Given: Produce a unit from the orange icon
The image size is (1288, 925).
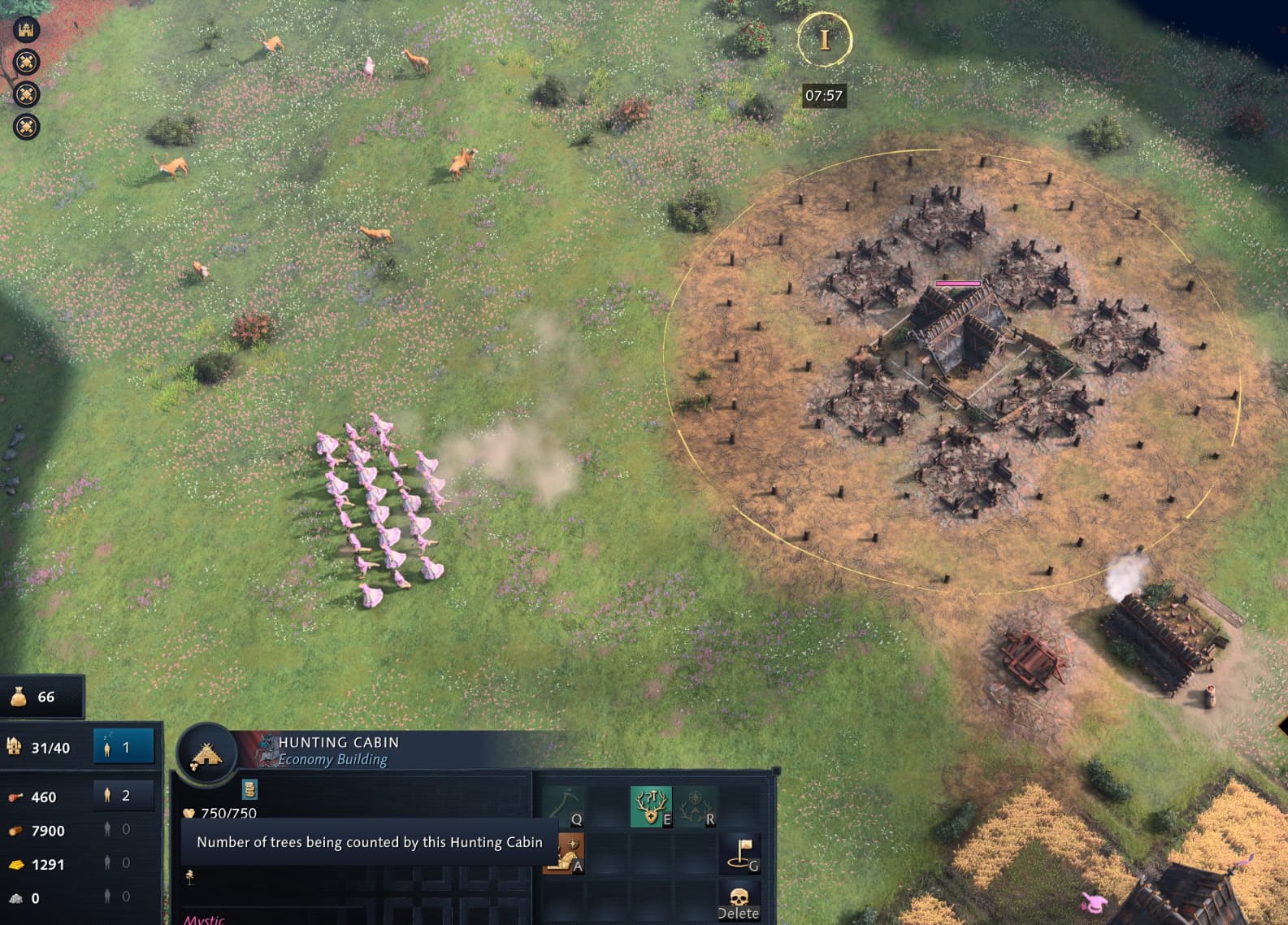Looking at the screenshot, I should (x=564, y=854).
